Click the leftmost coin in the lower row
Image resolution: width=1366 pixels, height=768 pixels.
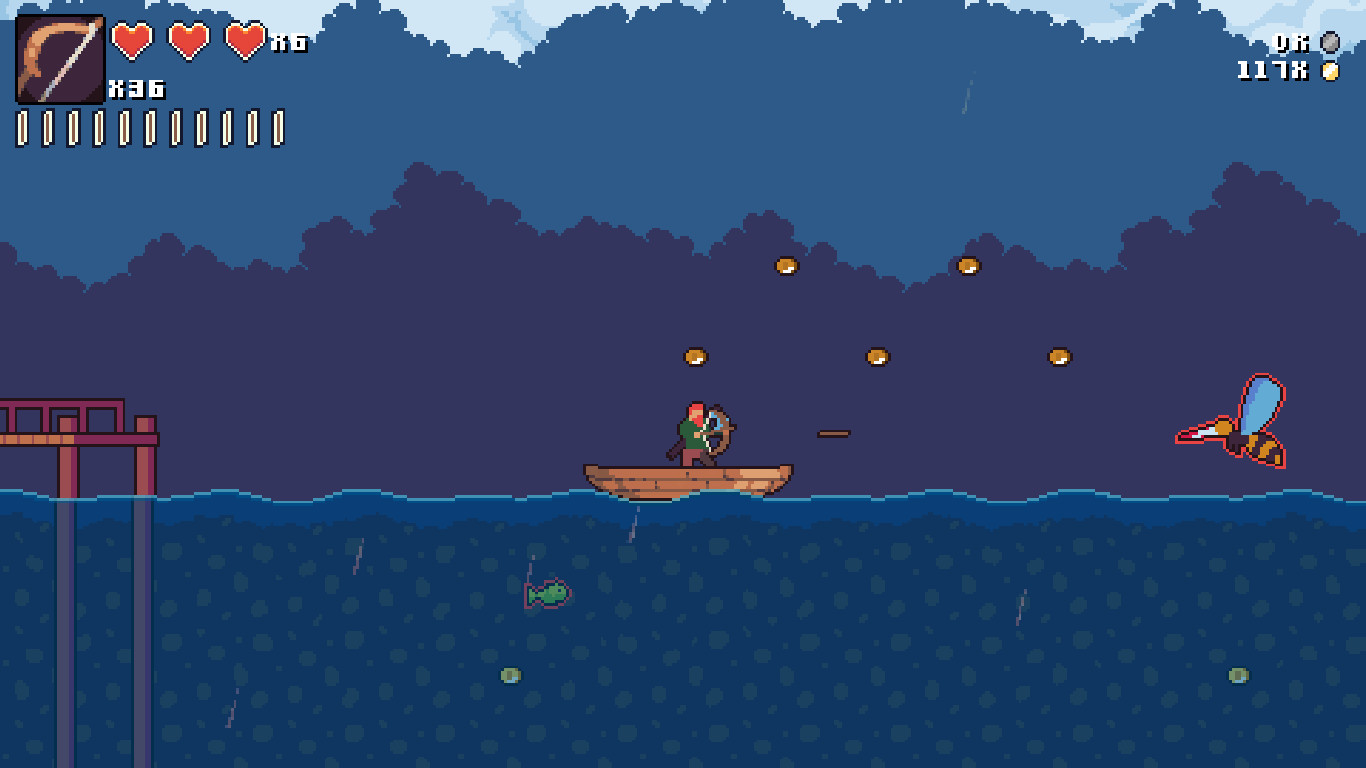[x=694, y=355]
